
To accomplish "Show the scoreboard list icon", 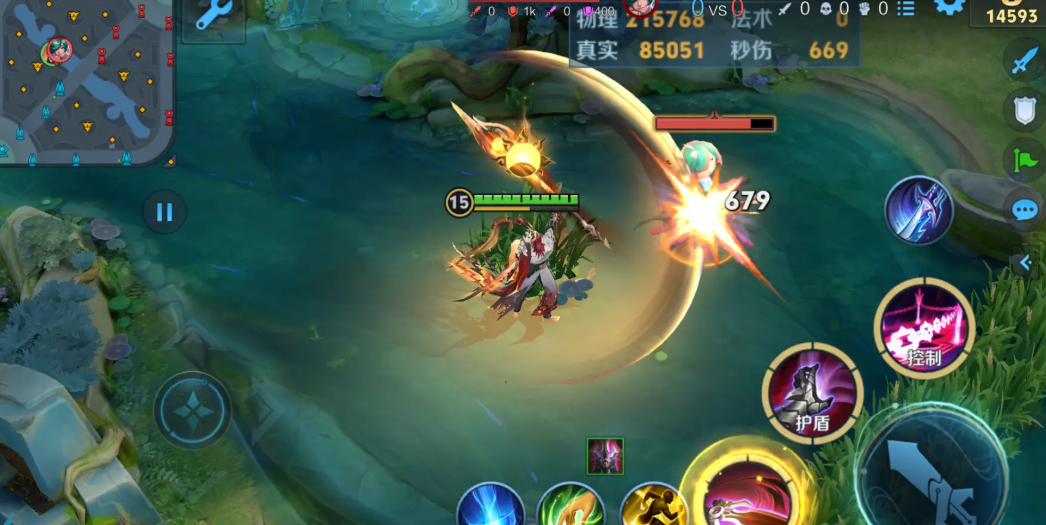I will coord(906,9).
